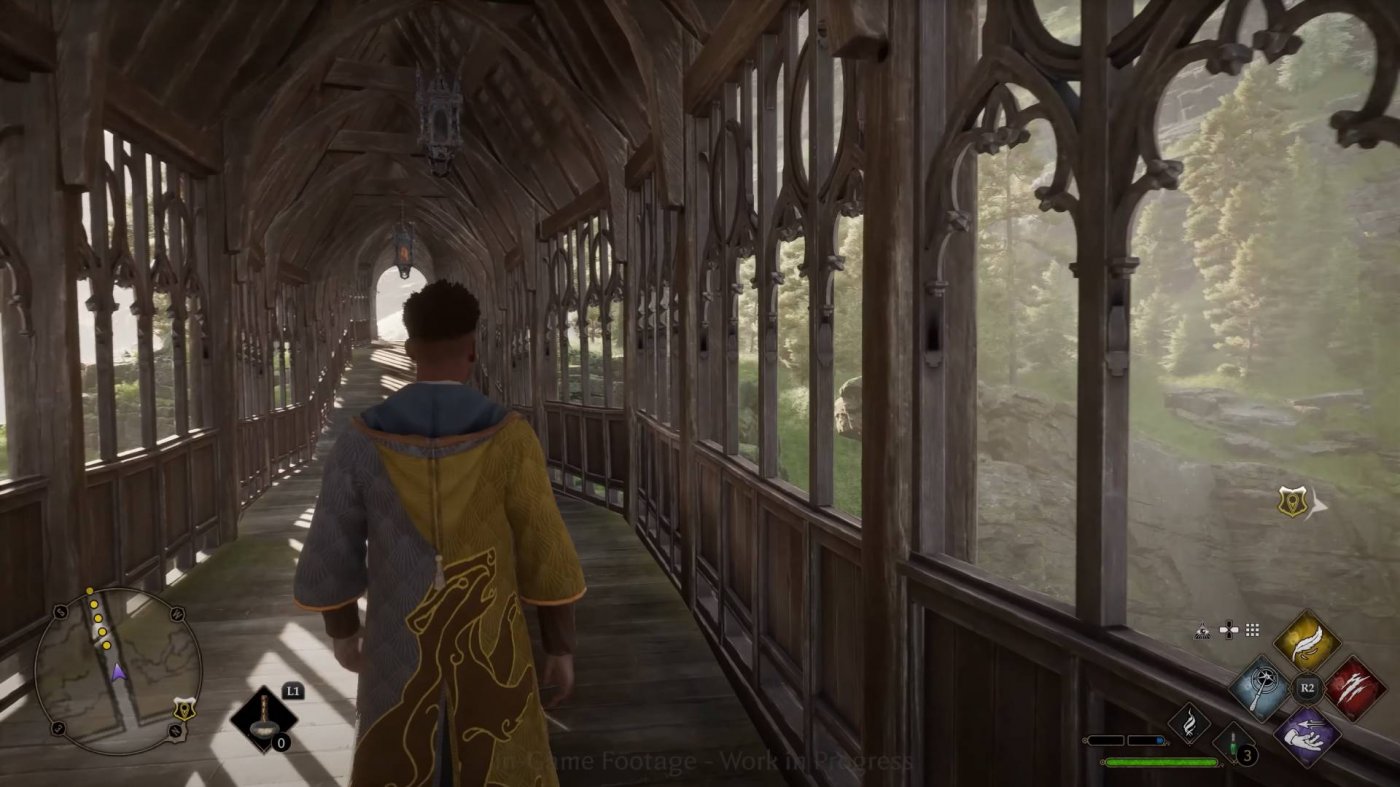
Task: Click the ancient magic triangle indicator
Action: click(1202, 630)
